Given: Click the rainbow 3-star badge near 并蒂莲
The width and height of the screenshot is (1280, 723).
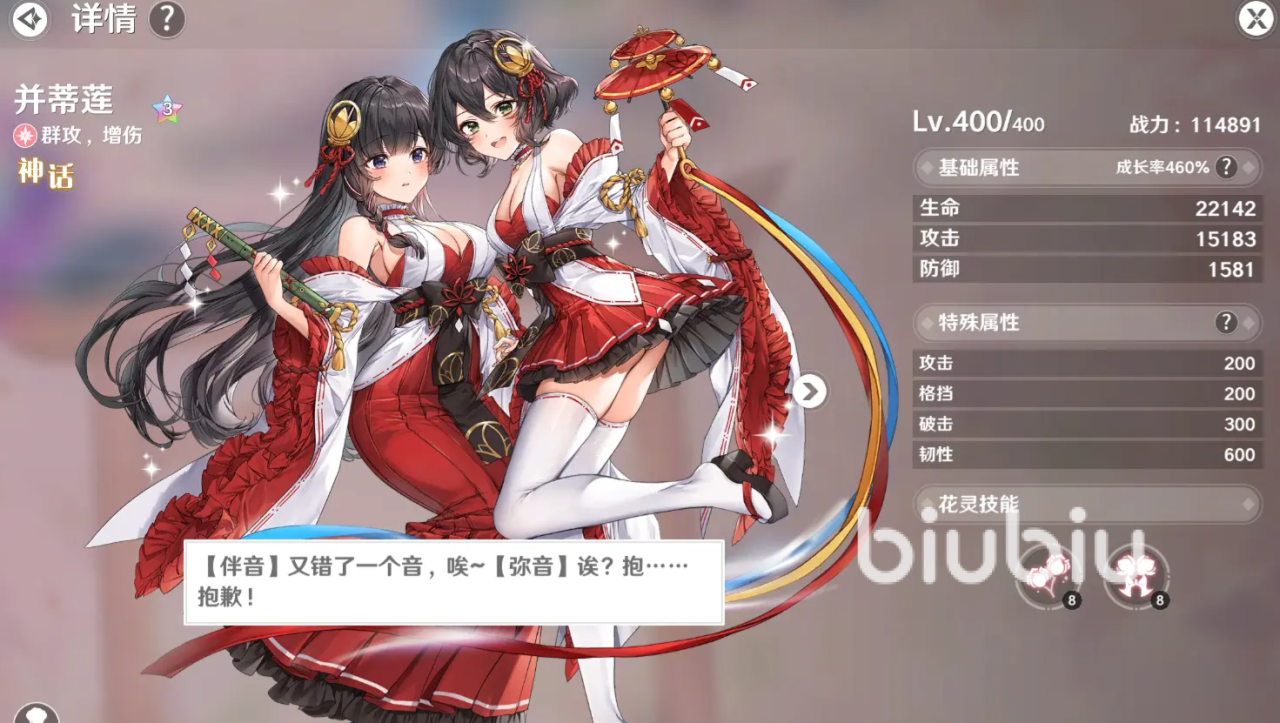Looking at the screenshot, I should [x=165, y=109].
